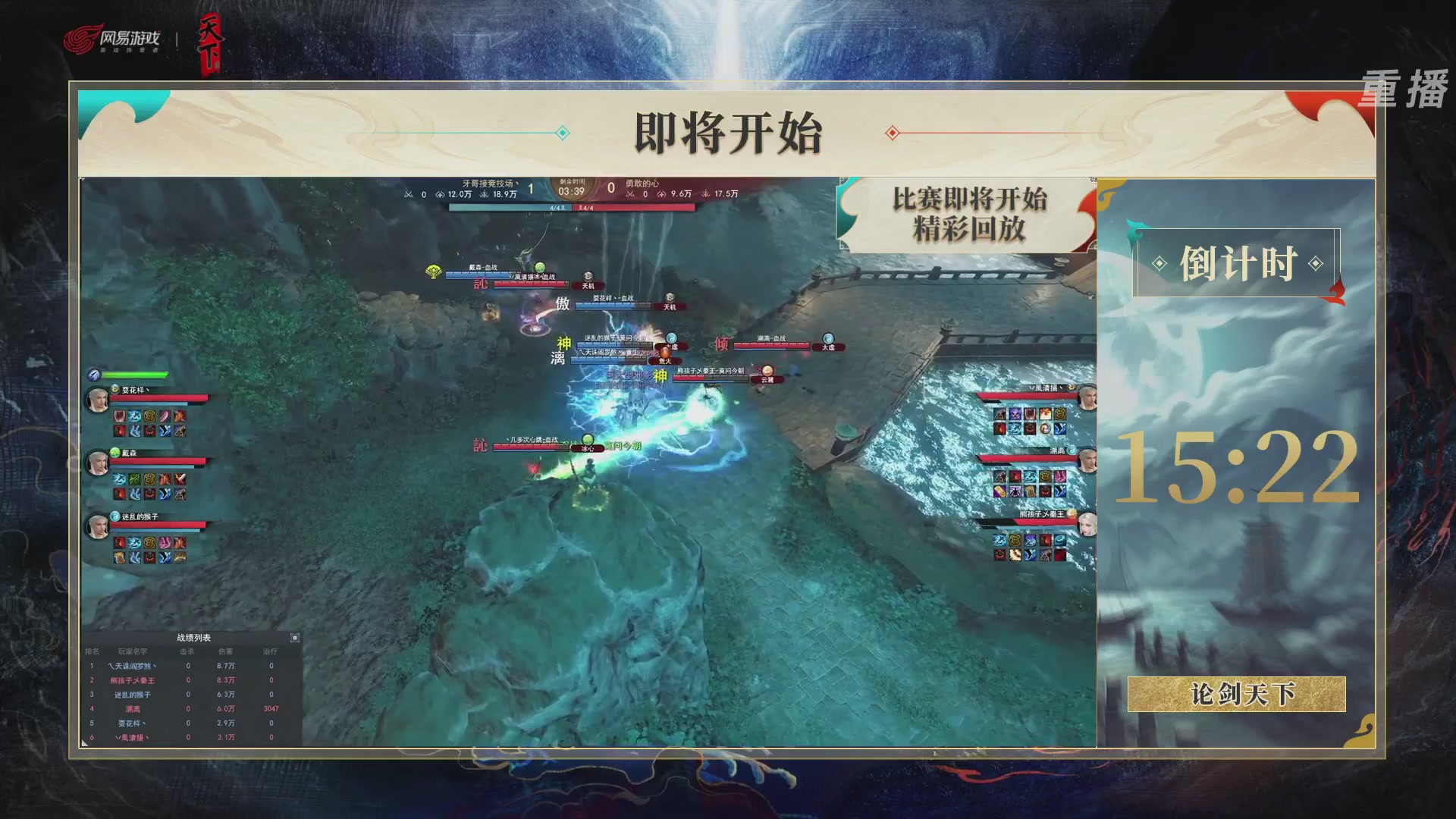Select 耍花样丶's first skill icon

tap(121, 416)
